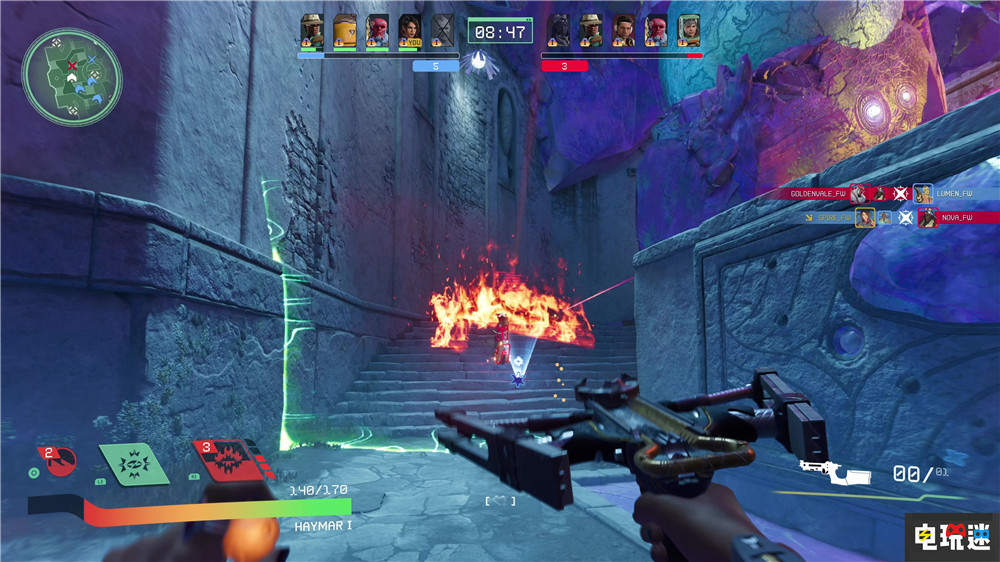The image size is (1000, 562).
Task: Select the yellow robot teammate portrait
Action: click(345, 31)
